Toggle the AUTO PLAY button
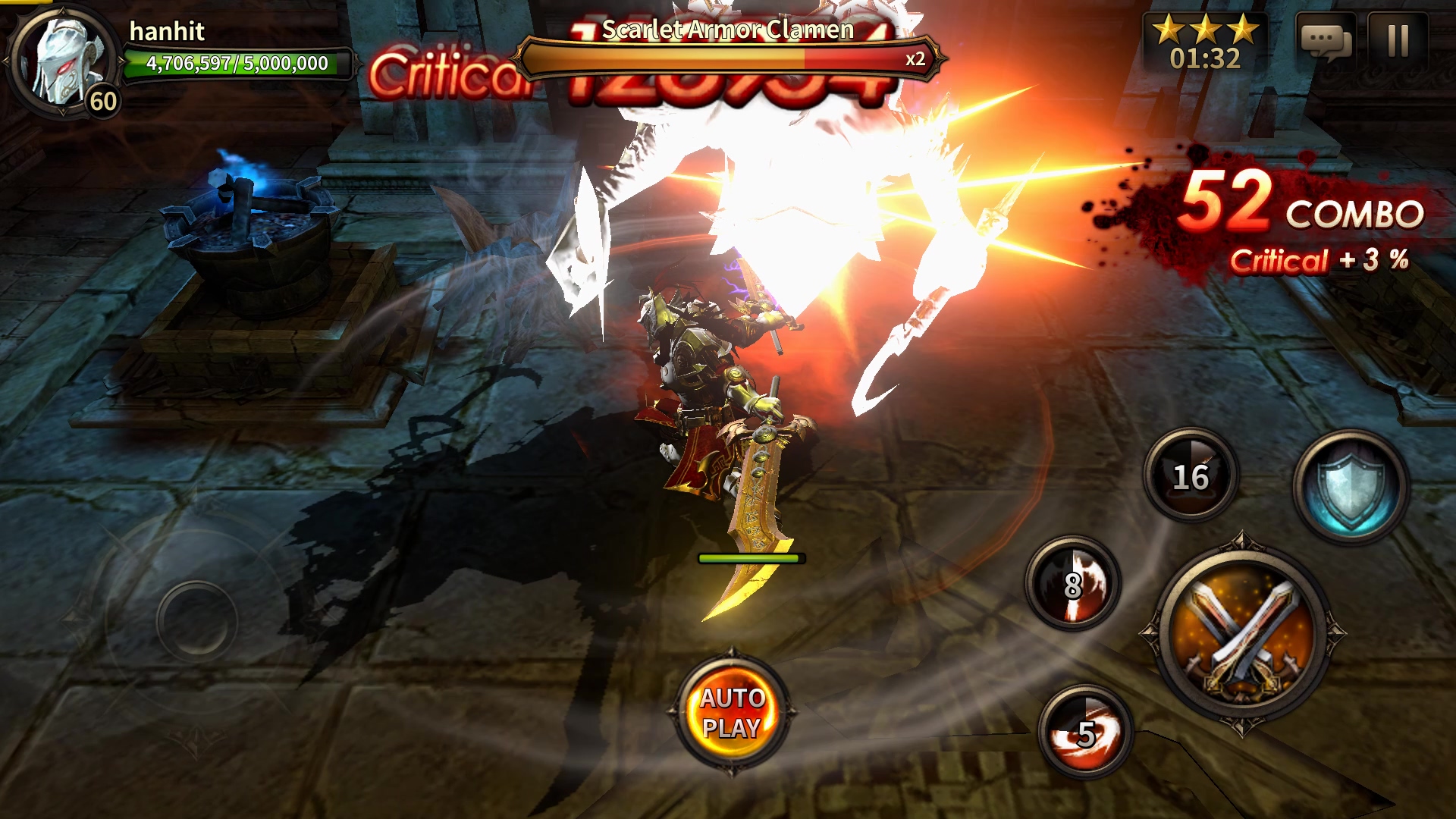The height and width of the screenshot is (819, 1456). pyautogui.click(x=732, y=712)
